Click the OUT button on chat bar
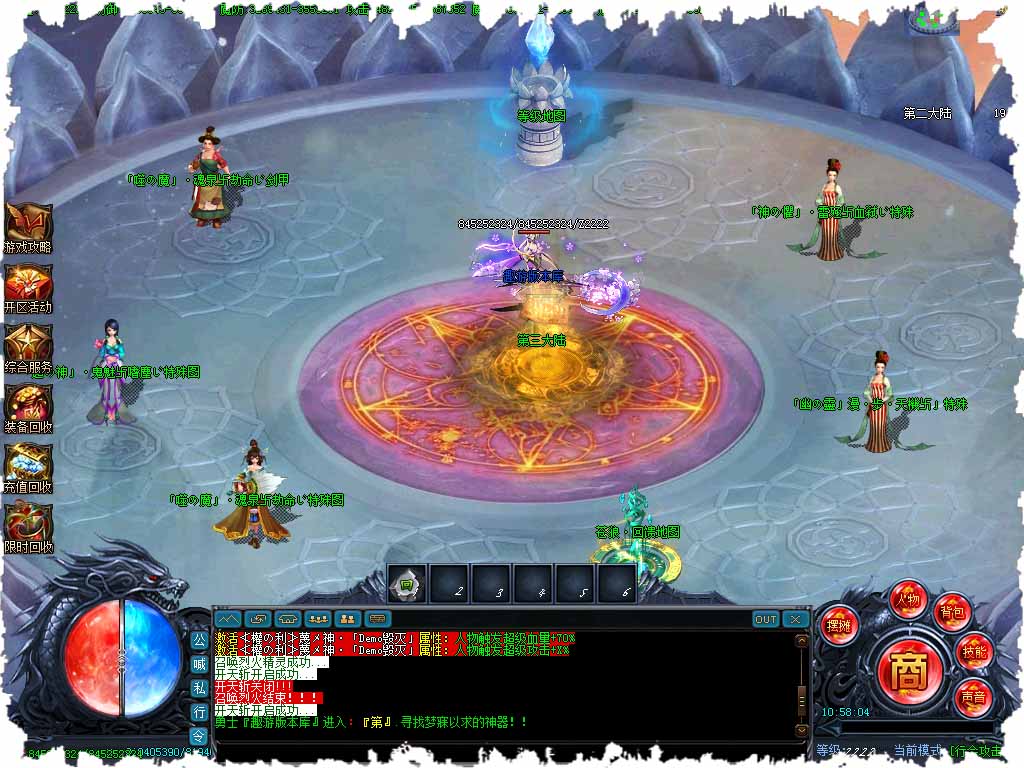1024x768 pixels. coord(765,620)
